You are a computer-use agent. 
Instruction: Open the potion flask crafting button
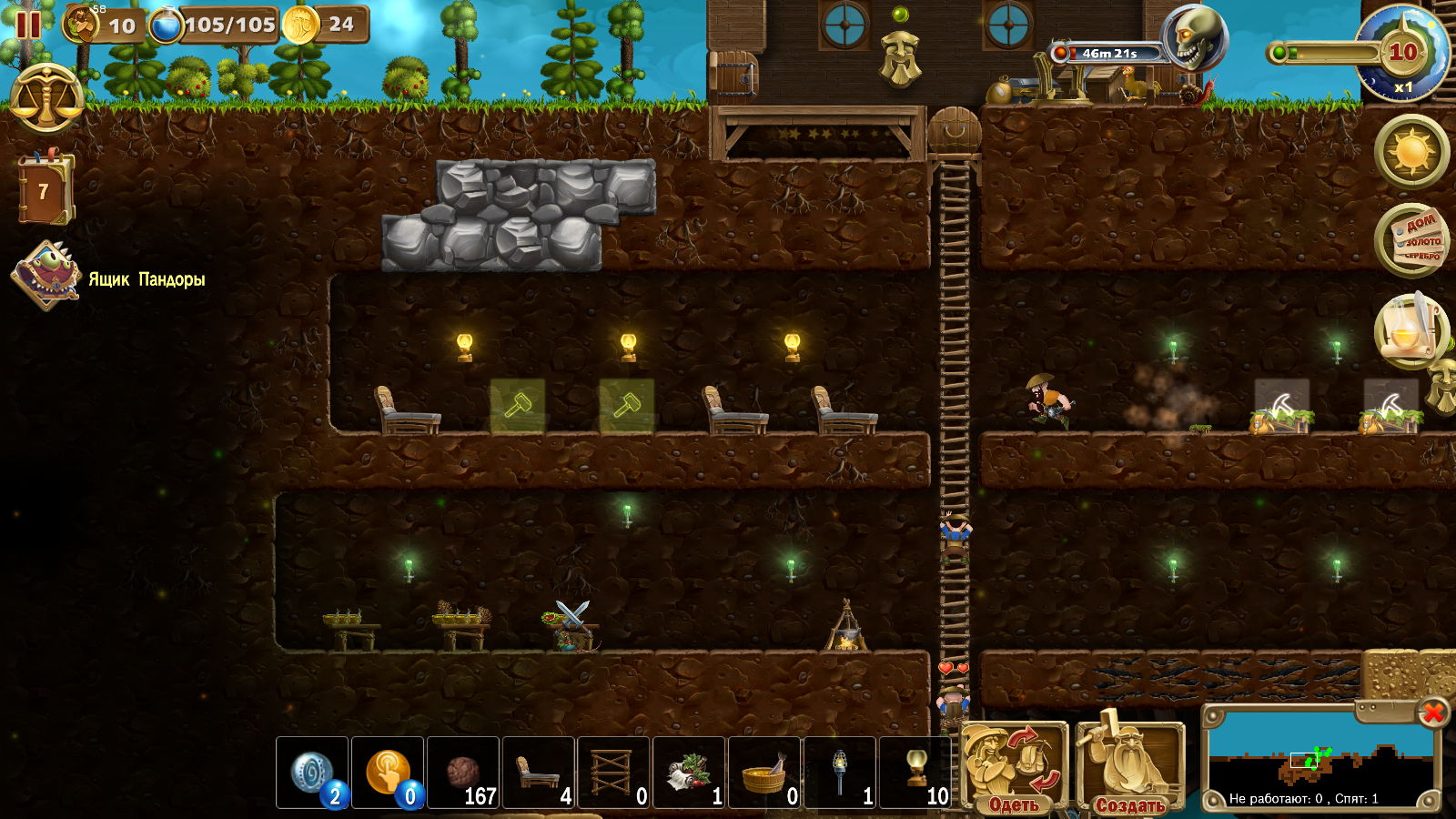pyautogui.click(x=1409, y=329)
